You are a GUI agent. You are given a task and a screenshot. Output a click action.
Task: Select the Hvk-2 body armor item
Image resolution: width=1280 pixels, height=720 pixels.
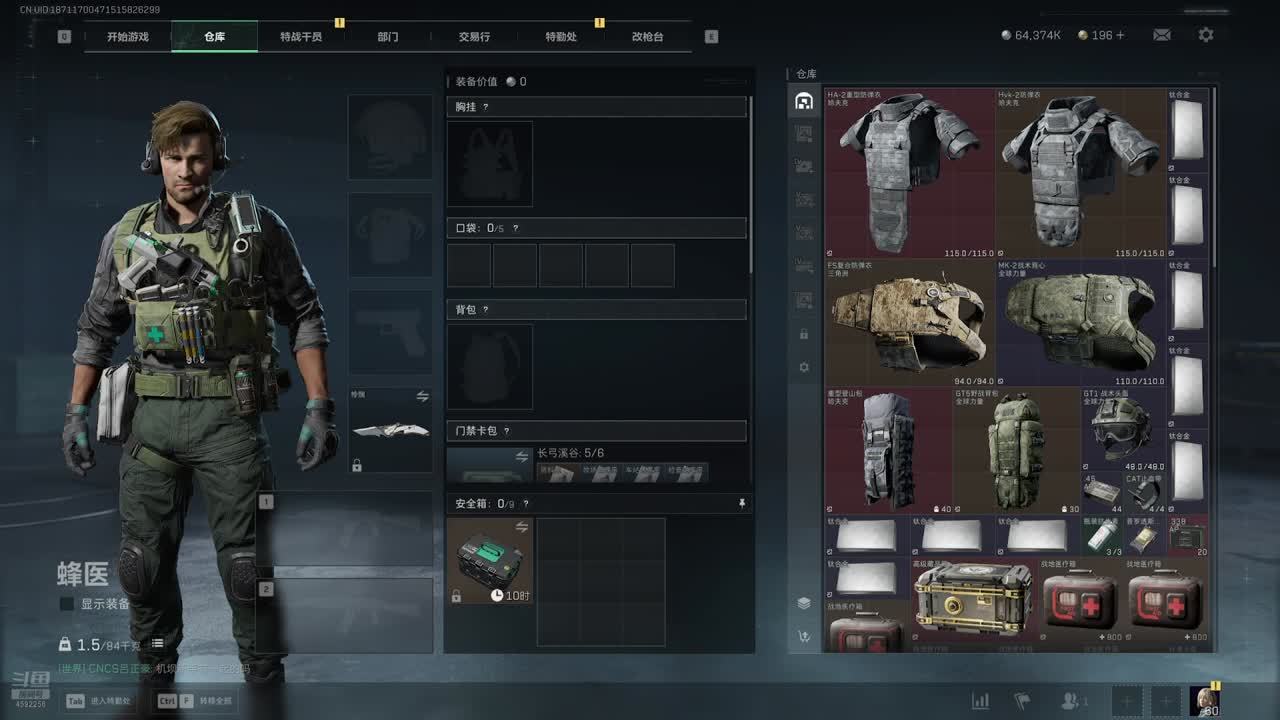[x=1080, y=173]
